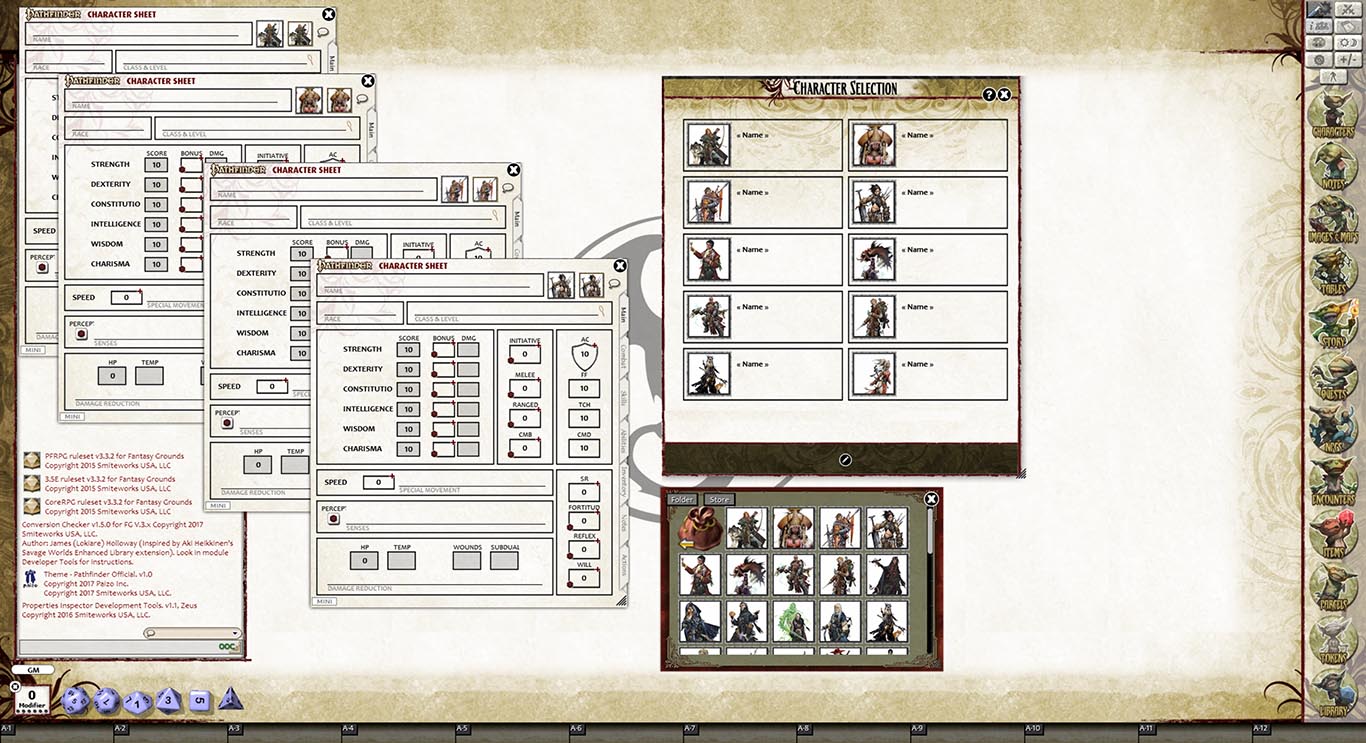Toggle the red roll marker beside Strength
The image size is (1366, 743).
tap(435, 352)
